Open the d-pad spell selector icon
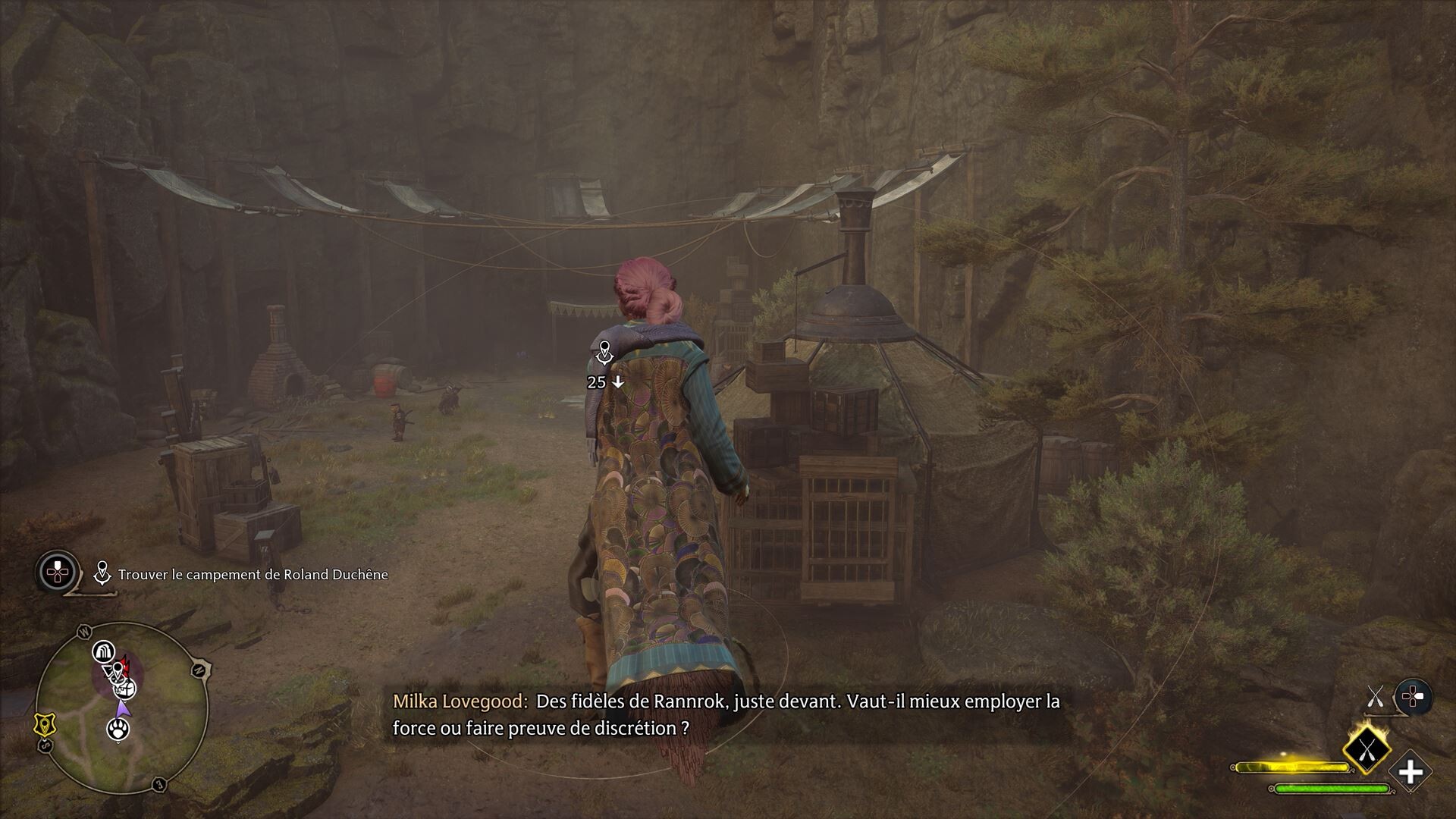This screenshot has height=819, width=1456. click(1412, 695)
